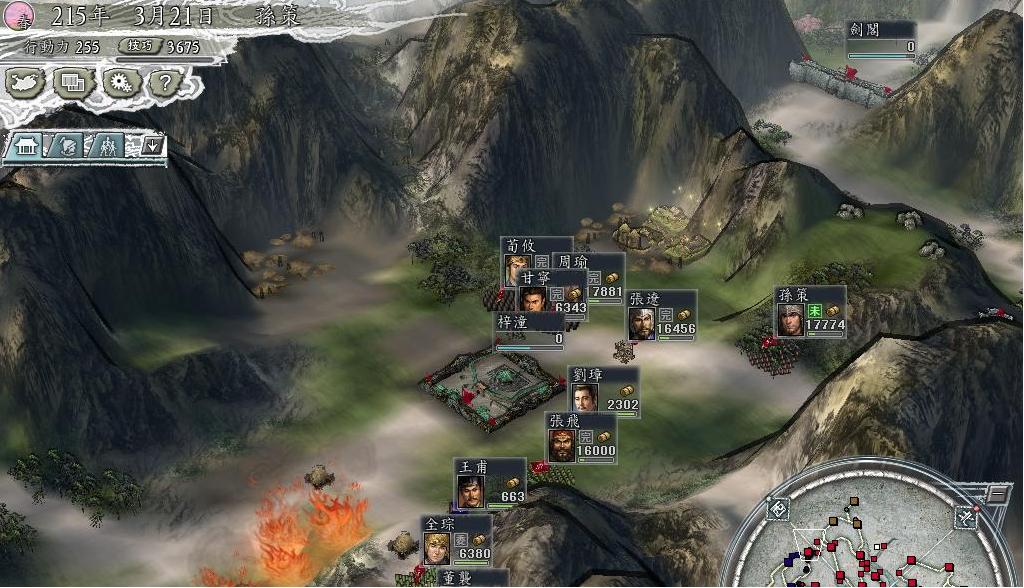Select 全琮's unit nameplate
The image size is (1024, 588).
pos(456,540)
